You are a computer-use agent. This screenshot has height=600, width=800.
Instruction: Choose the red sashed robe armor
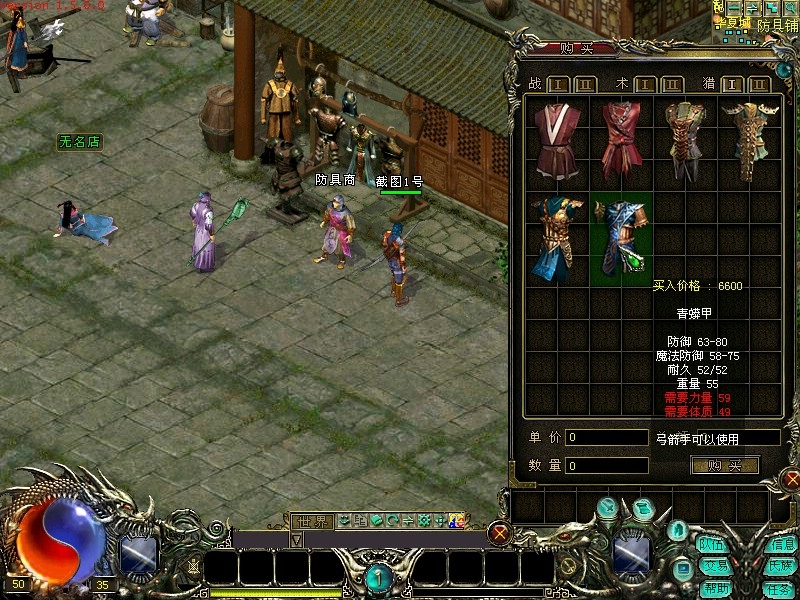coord(619,141)
